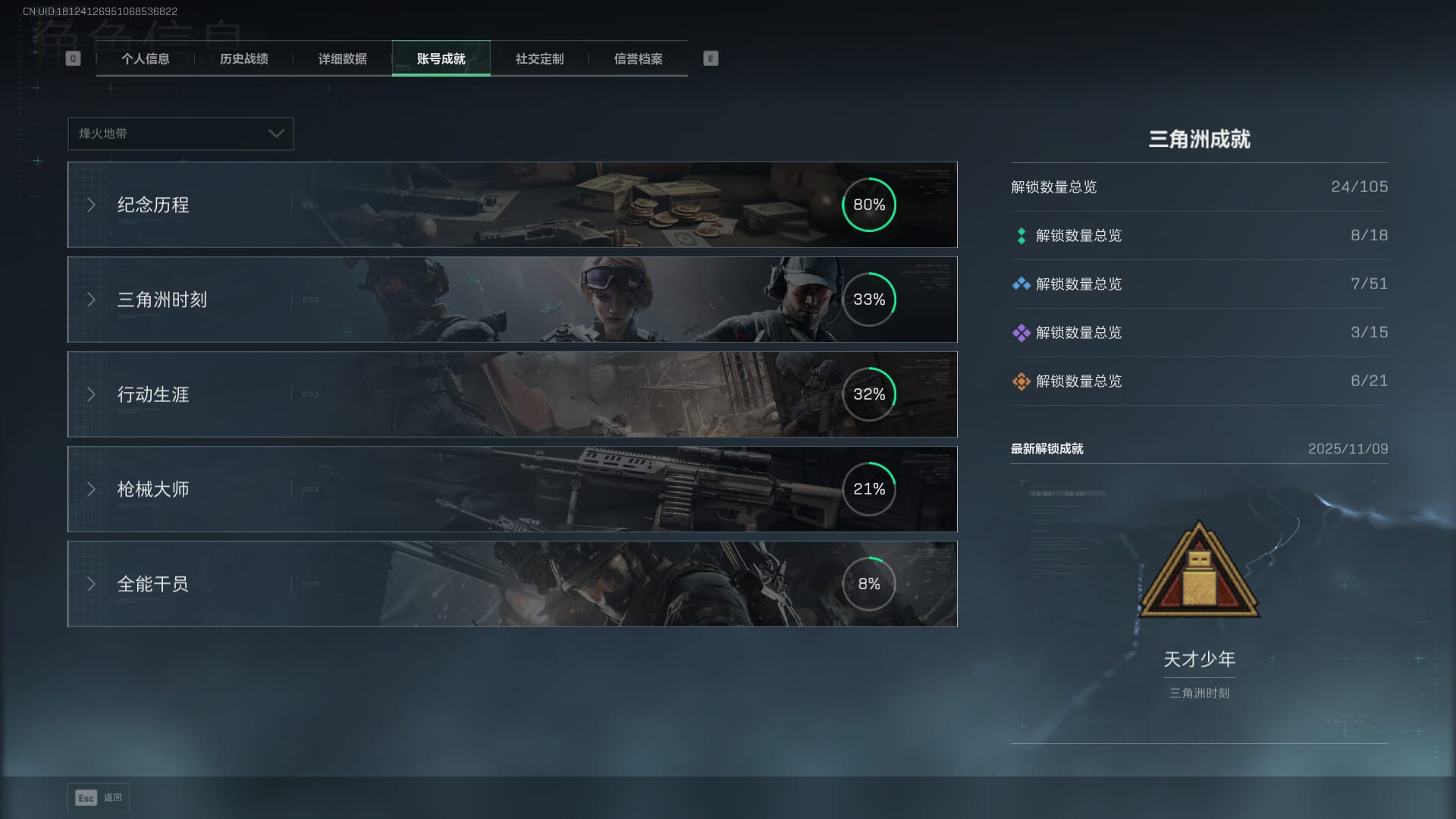This screenshot has height=819, width=1456.
Task: Open the 烽火地带 mode dropdown
Action: 180,133
